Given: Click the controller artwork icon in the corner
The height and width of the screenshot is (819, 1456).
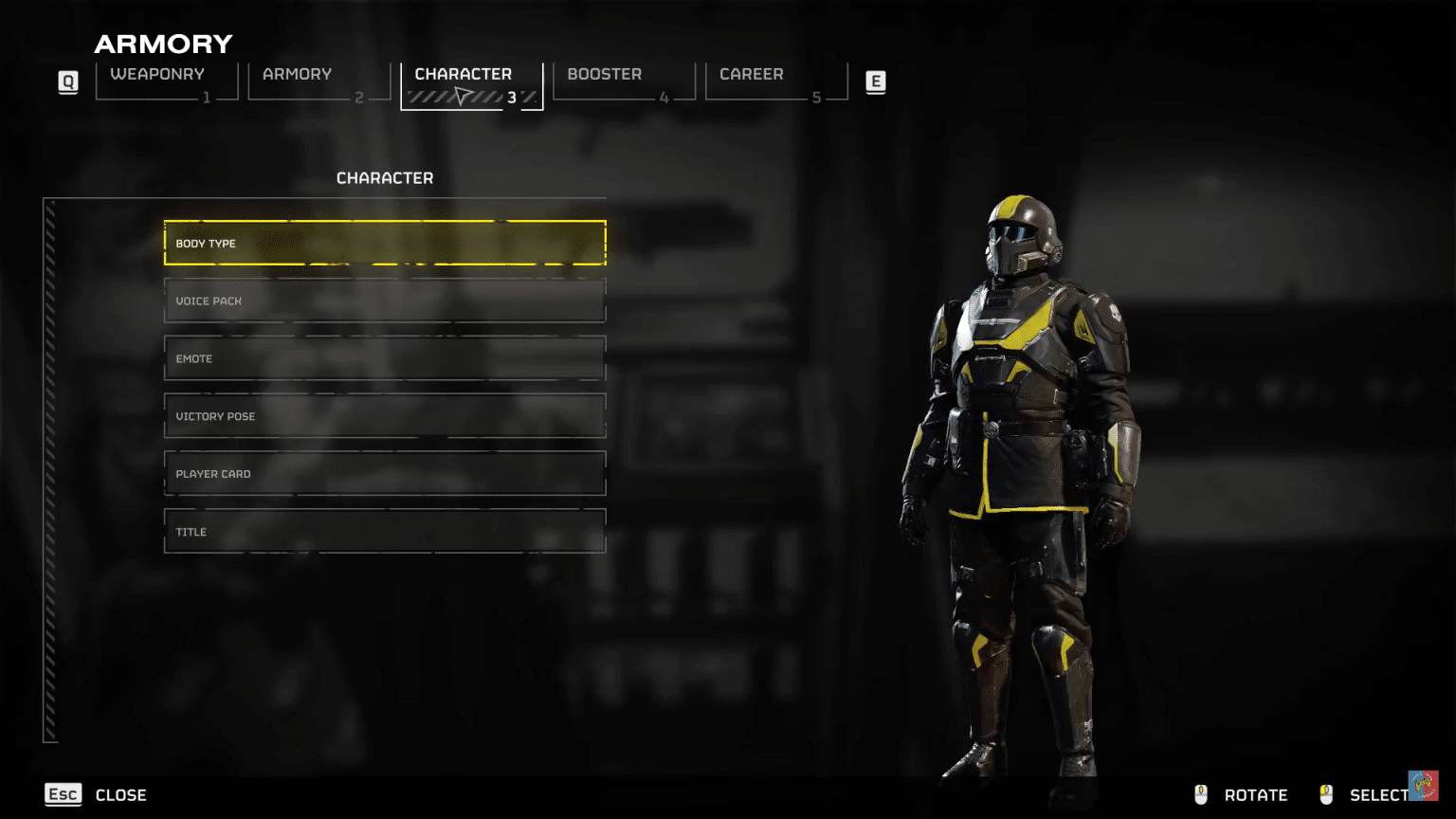Looking at the screenshot, I should [x=1425, y=787].
